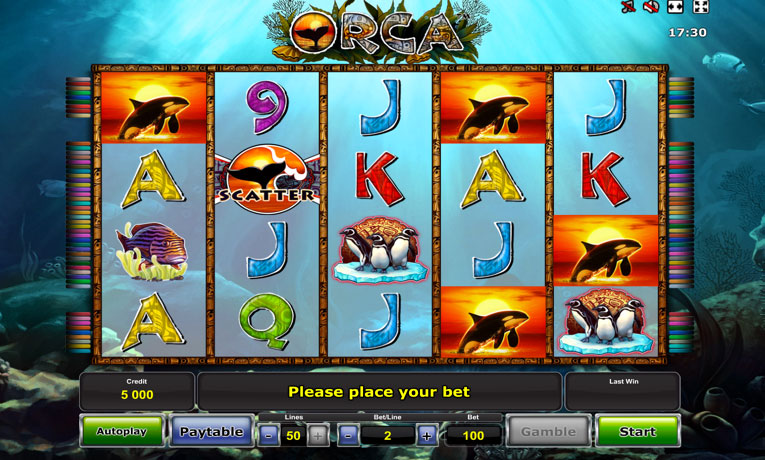This screenshot has width=765, height=460.
Task: Lower the Bet/Line amount
Action: coord(348,436)
